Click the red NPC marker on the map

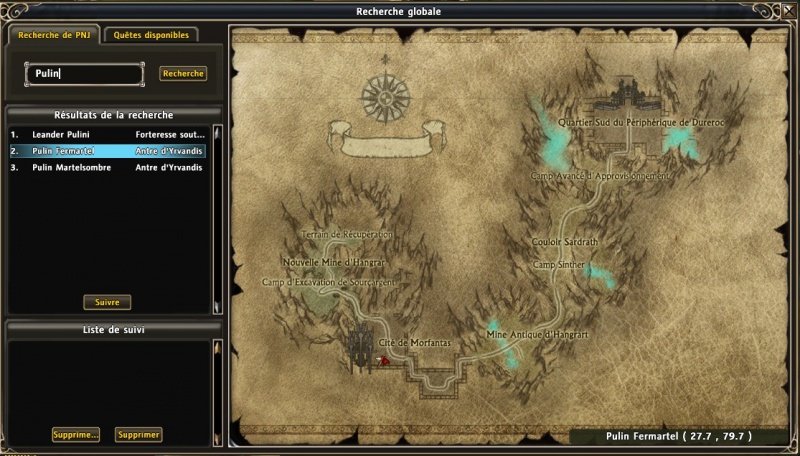pyautogui.click(x=382, y=360)
